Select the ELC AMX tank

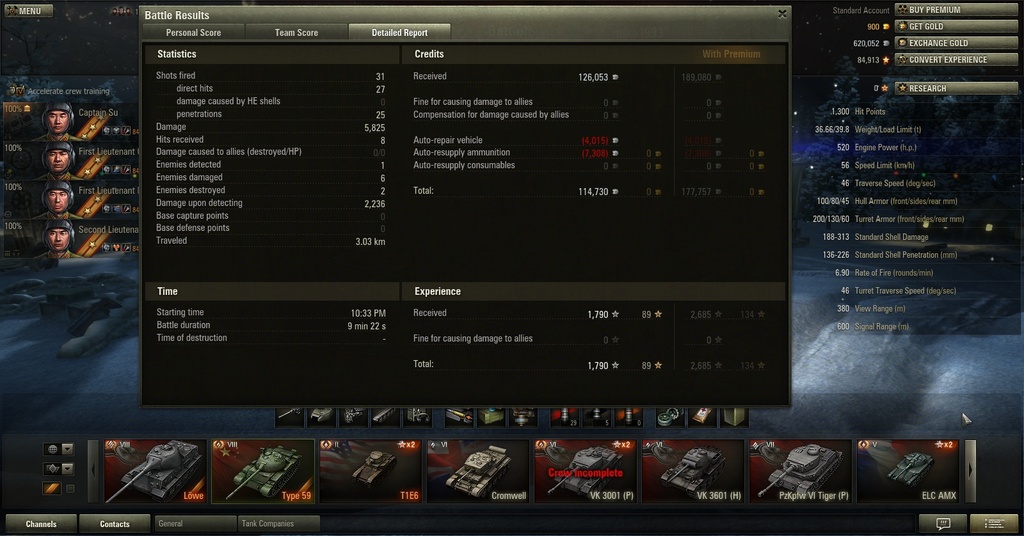tap(908, 471)
